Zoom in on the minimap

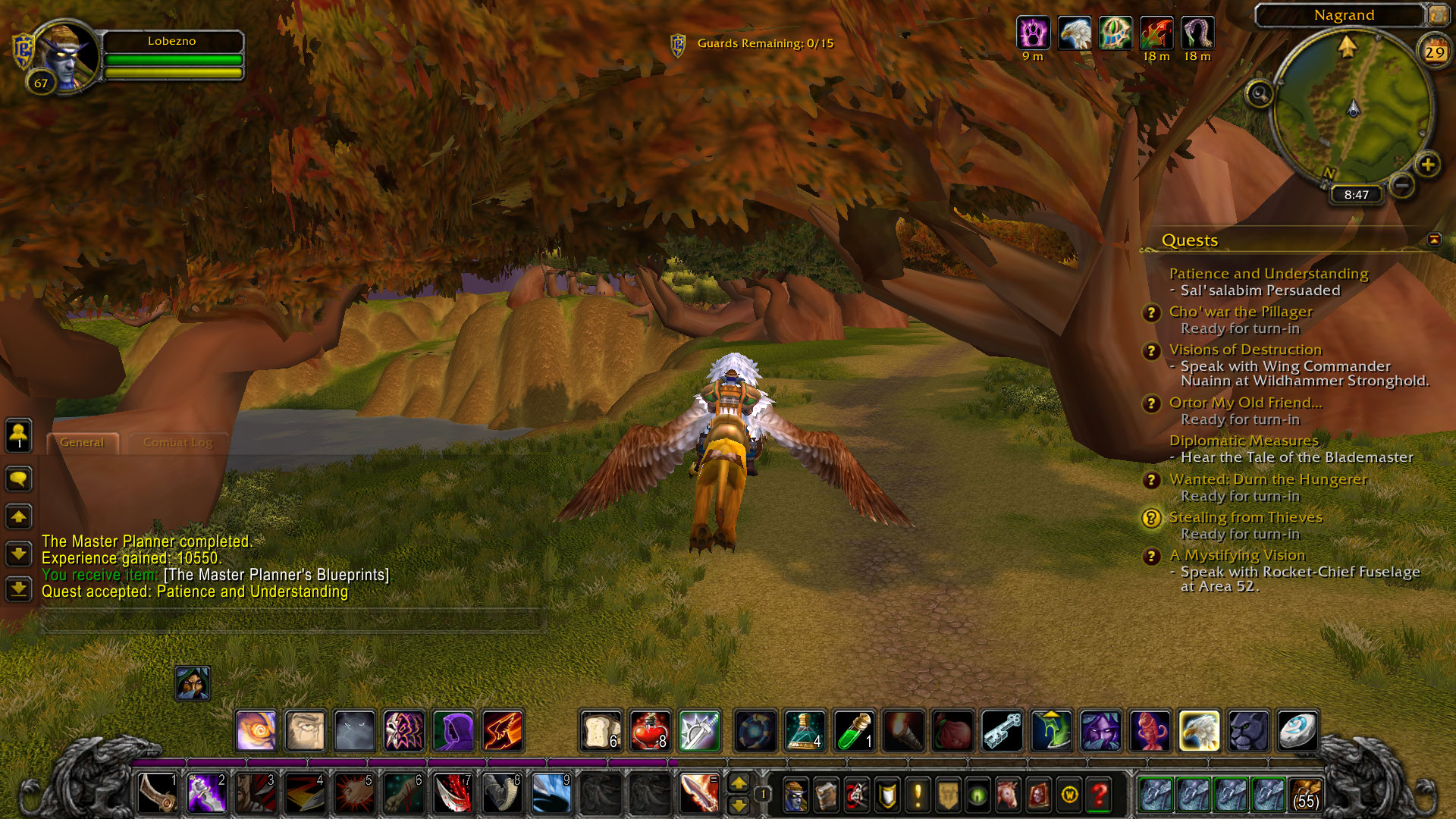1427,165
